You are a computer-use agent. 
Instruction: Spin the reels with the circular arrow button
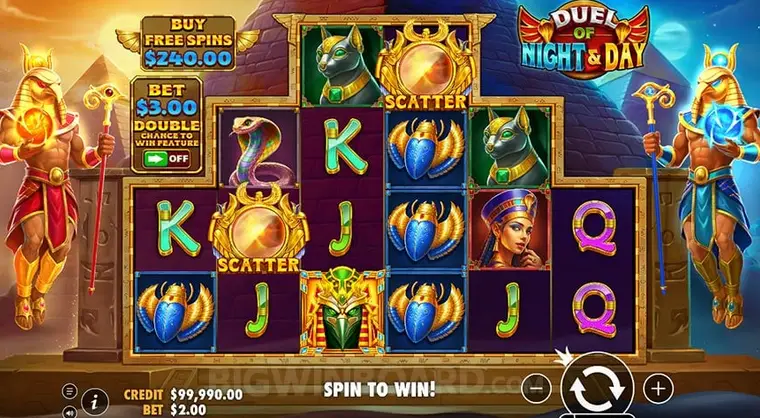point(597,386)
